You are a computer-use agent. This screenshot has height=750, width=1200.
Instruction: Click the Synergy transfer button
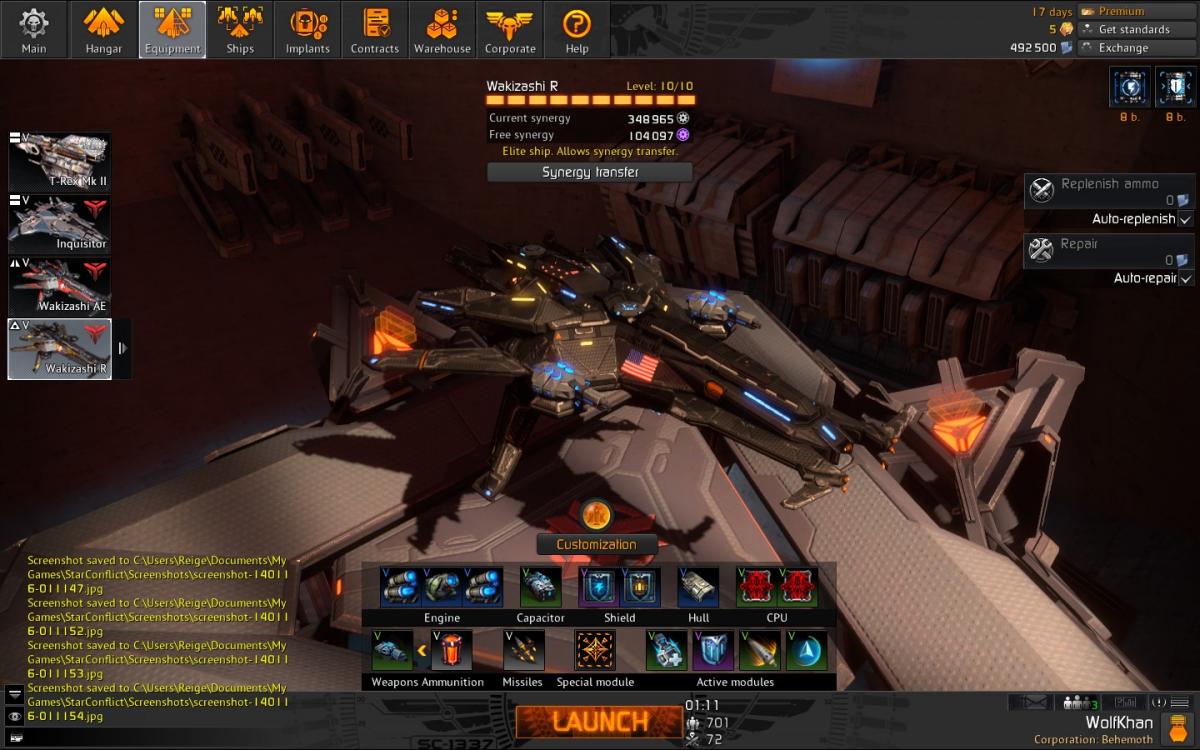(590, 172)
